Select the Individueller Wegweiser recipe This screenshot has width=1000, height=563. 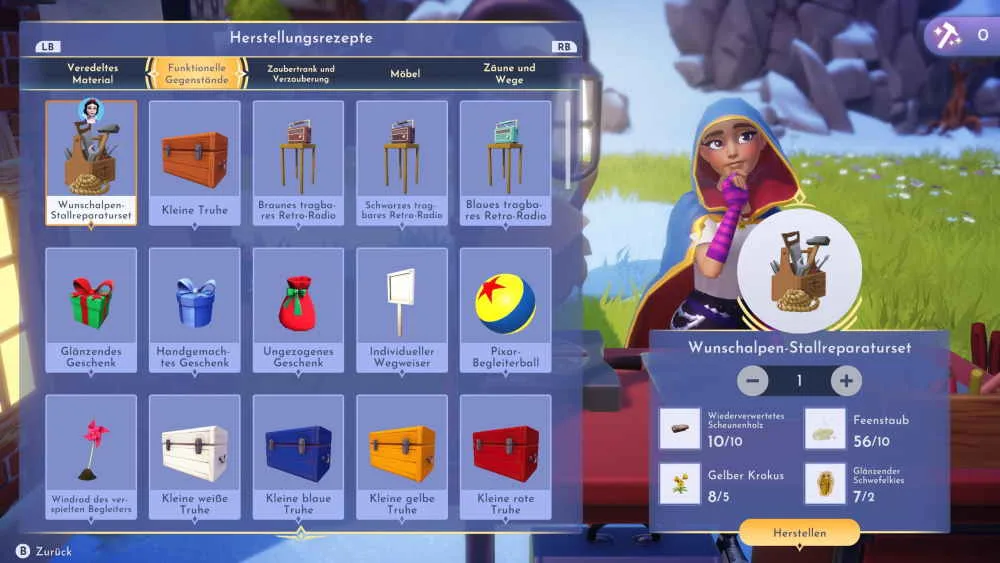[402, 310]
